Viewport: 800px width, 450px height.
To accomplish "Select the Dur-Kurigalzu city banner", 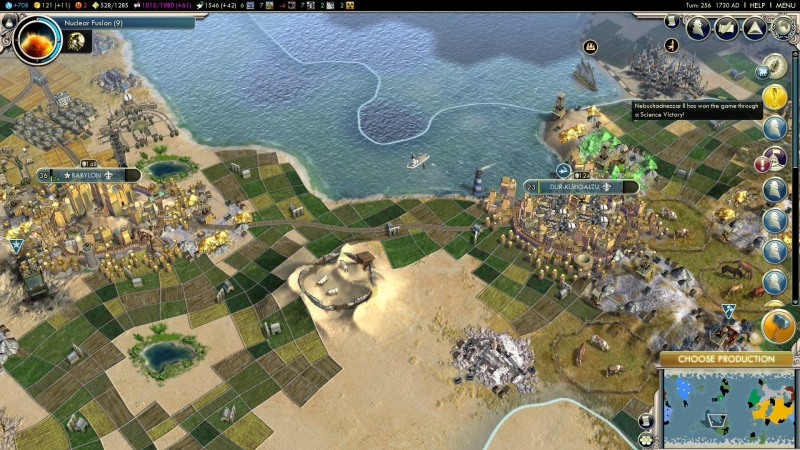I will [x=580, y=187].
